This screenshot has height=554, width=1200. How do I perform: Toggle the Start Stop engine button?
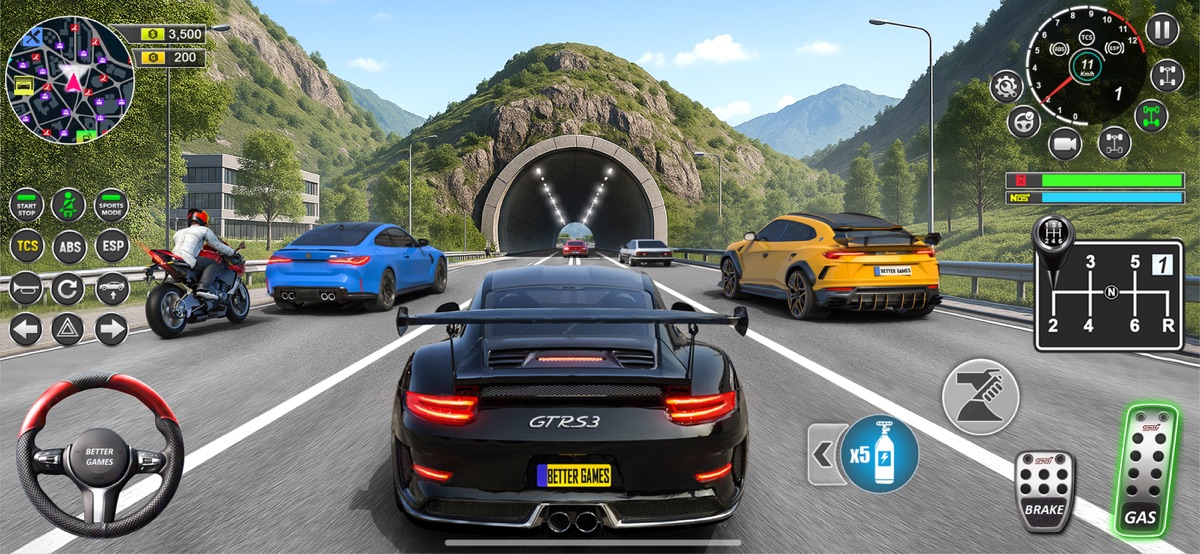tap(27, 205)
